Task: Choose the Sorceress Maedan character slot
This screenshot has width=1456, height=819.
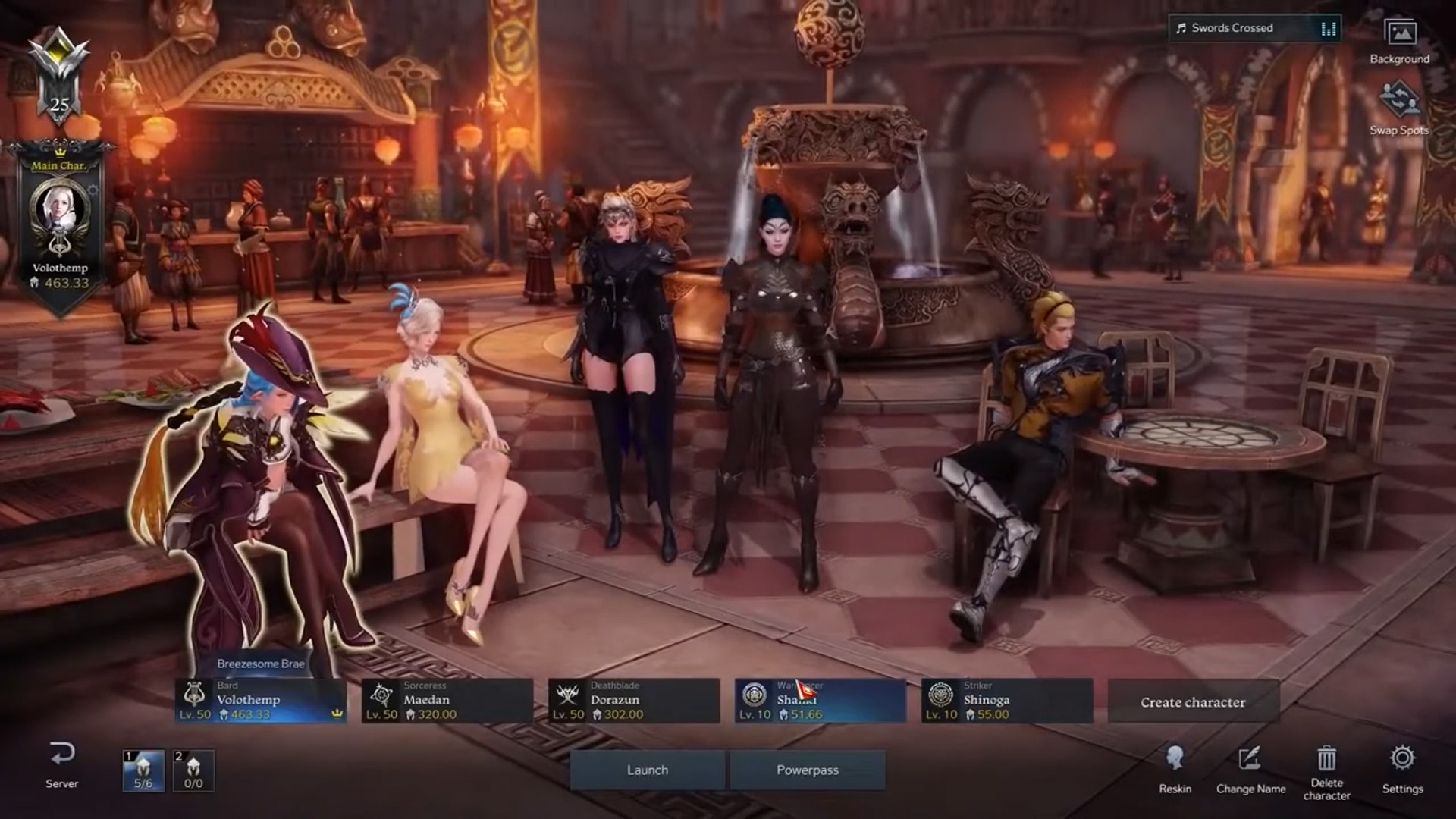Action: coord(447,701)
